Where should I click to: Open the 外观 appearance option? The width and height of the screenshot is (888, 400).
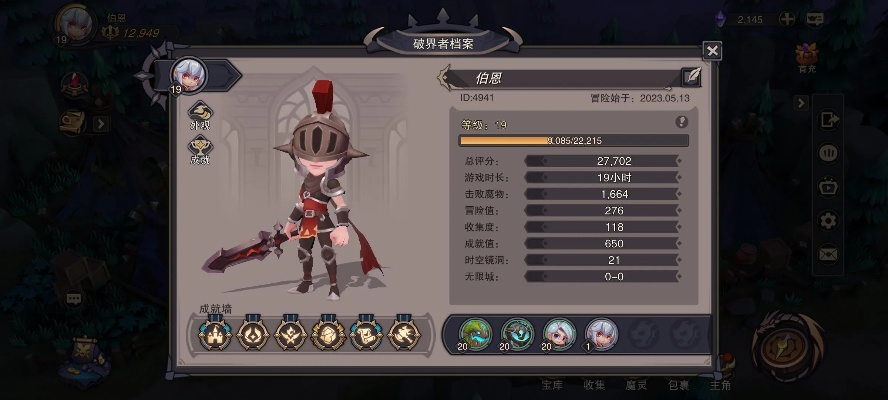[200, 113]
